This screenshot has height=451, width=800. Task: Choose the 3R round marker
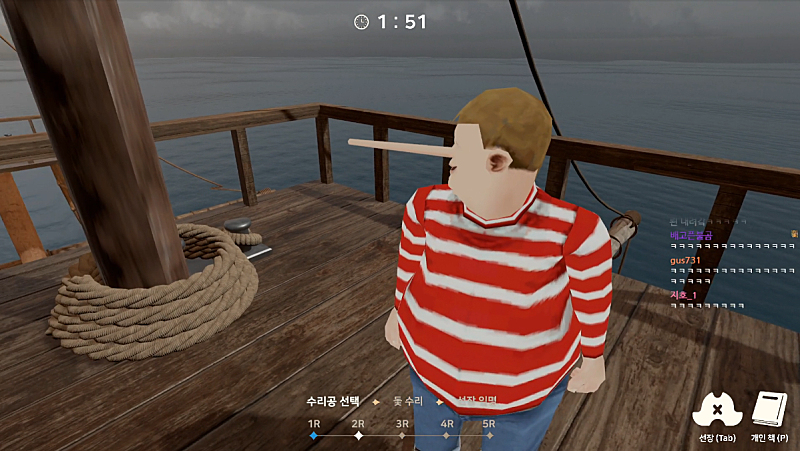pyautogui.click(x=402, y=436)
